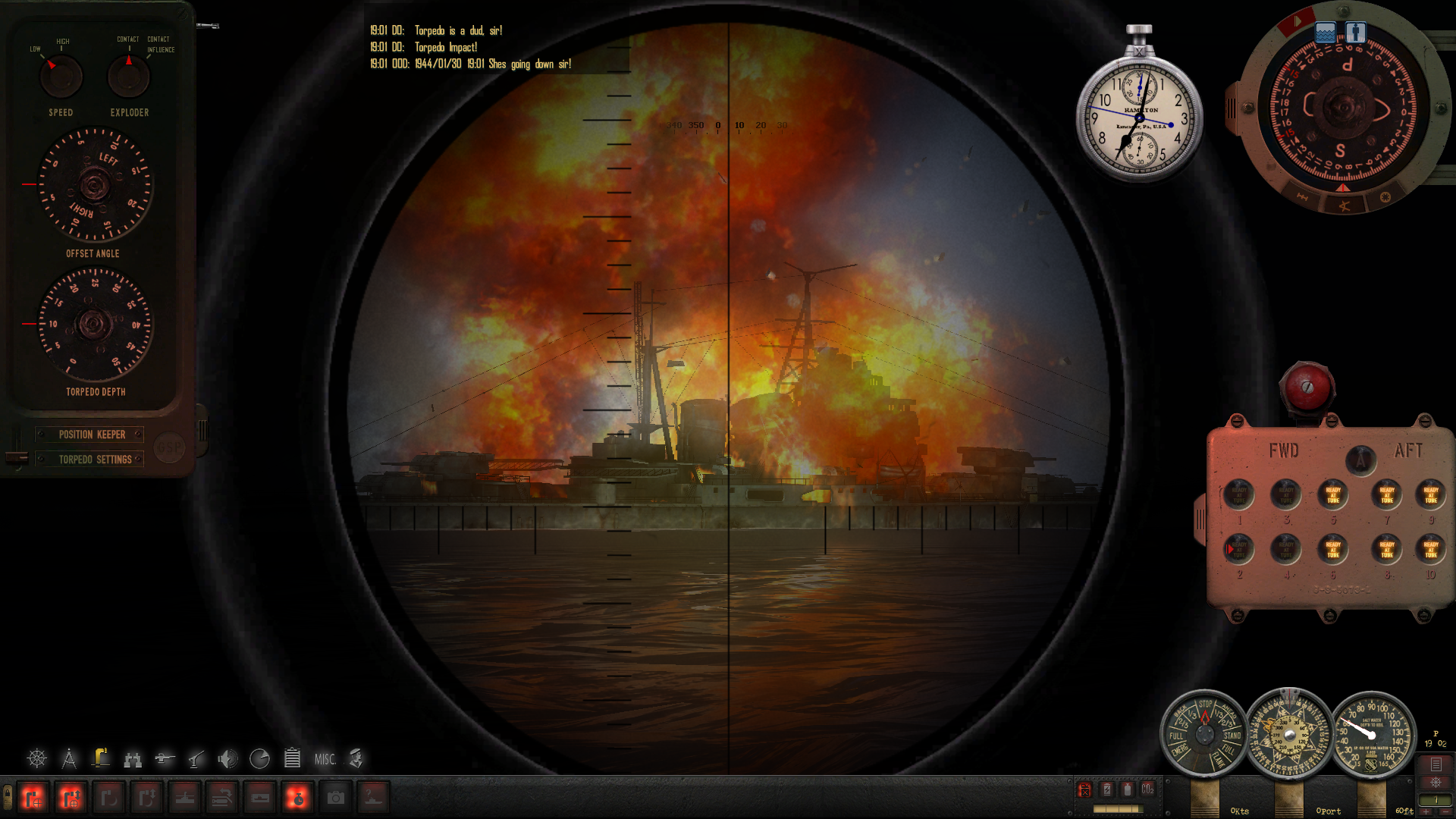Click the red stopwatch order button

tap(297, 798)
